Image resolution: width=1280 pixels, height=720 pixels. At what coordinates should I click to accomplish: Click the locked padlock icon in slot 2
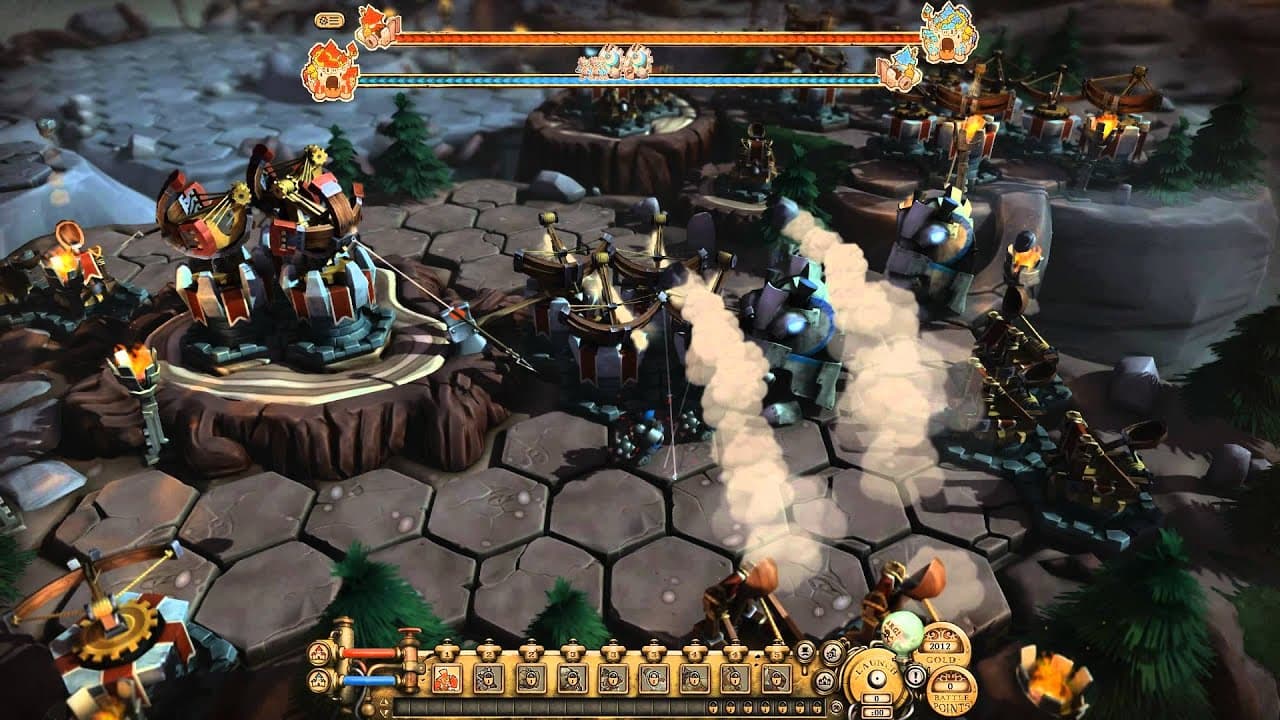489,676
